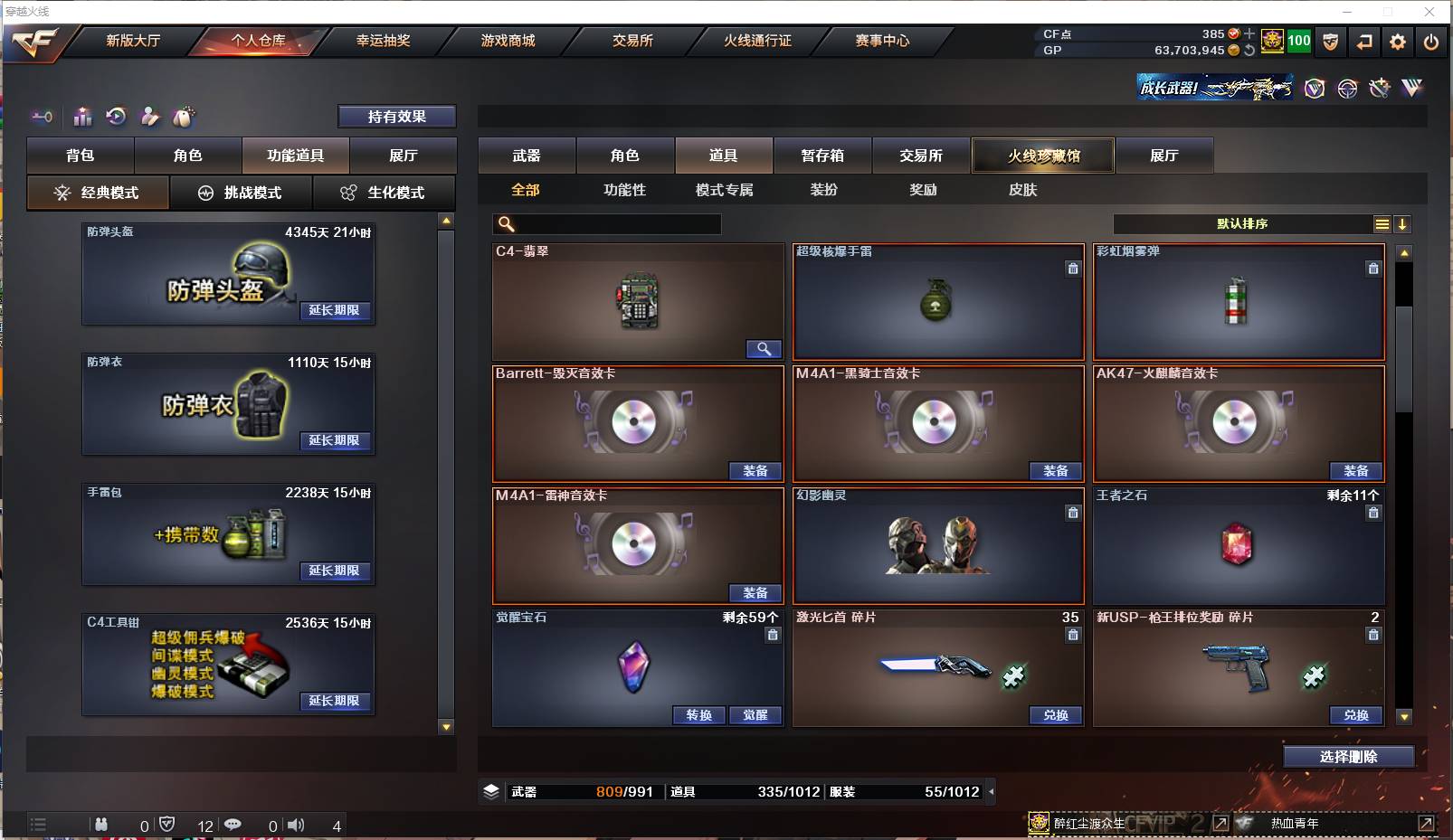Toggle sort direction arrow next to 默认排序
This screenshot has height=840, width=1453.
tap(1403, 223)
